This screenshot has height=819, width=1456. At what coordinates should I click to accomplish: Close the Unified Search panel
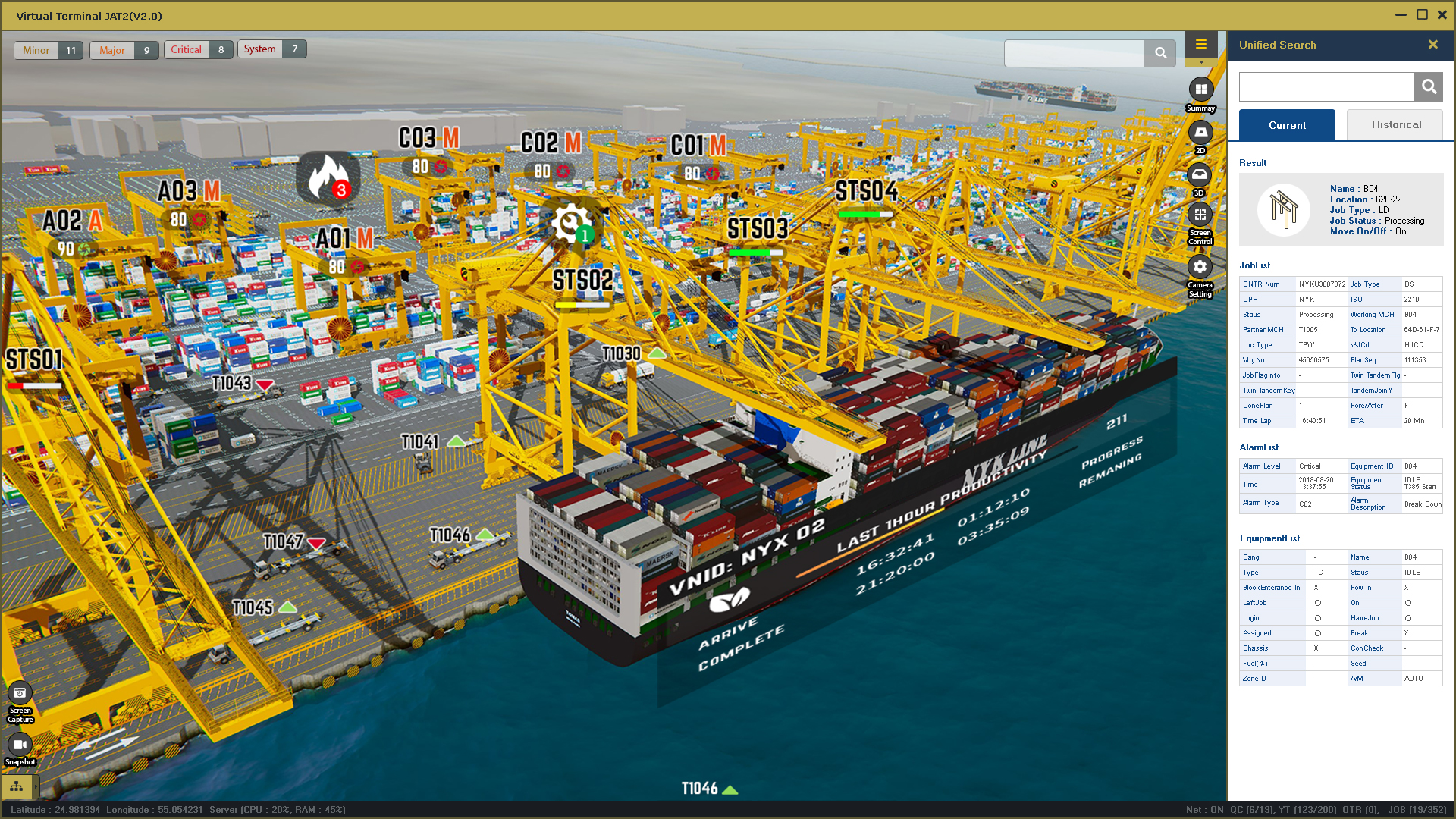1433,45
